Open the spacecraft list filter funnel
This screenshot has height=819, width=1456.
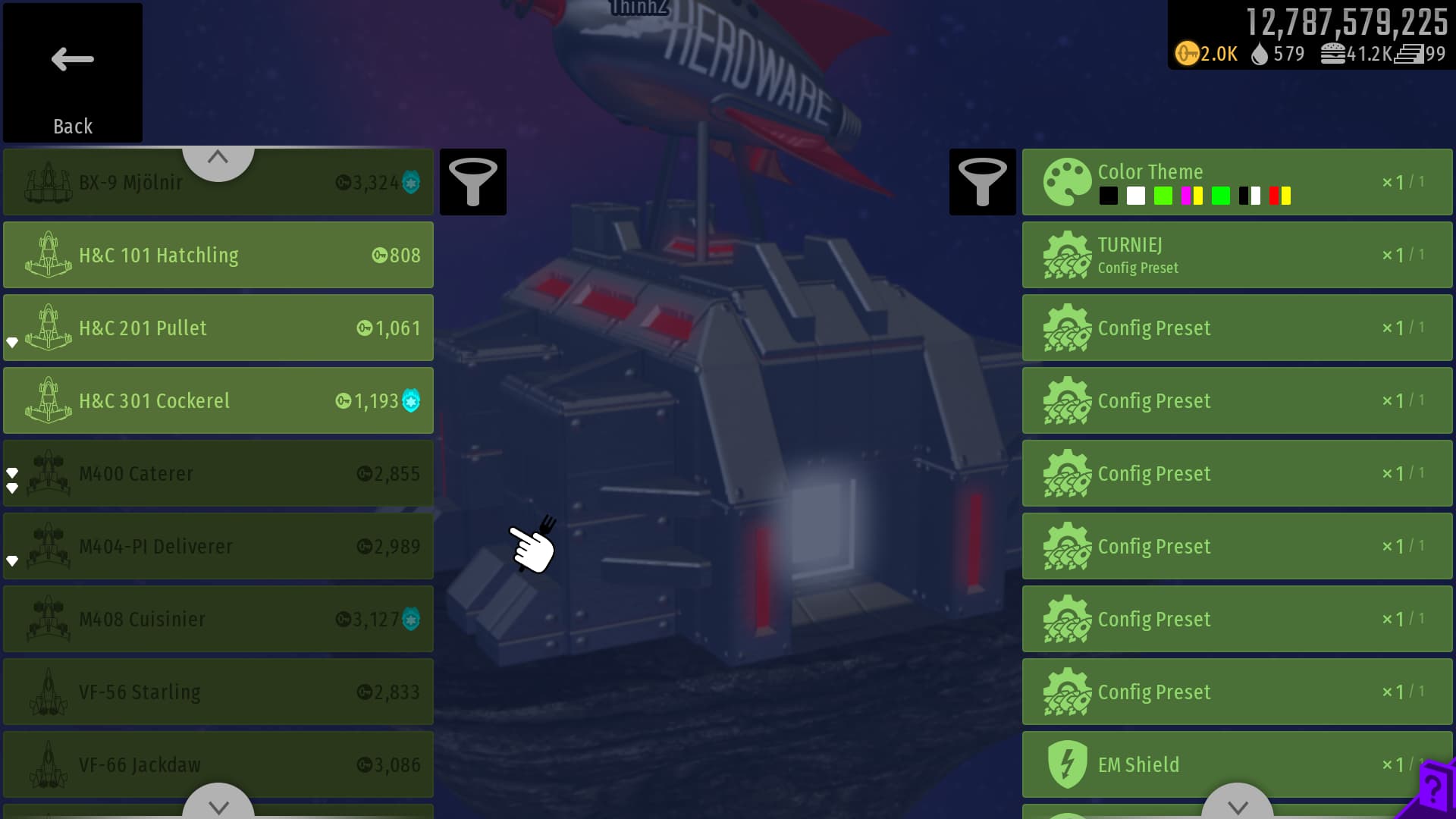pyautogui.click(x=473, y=182)
